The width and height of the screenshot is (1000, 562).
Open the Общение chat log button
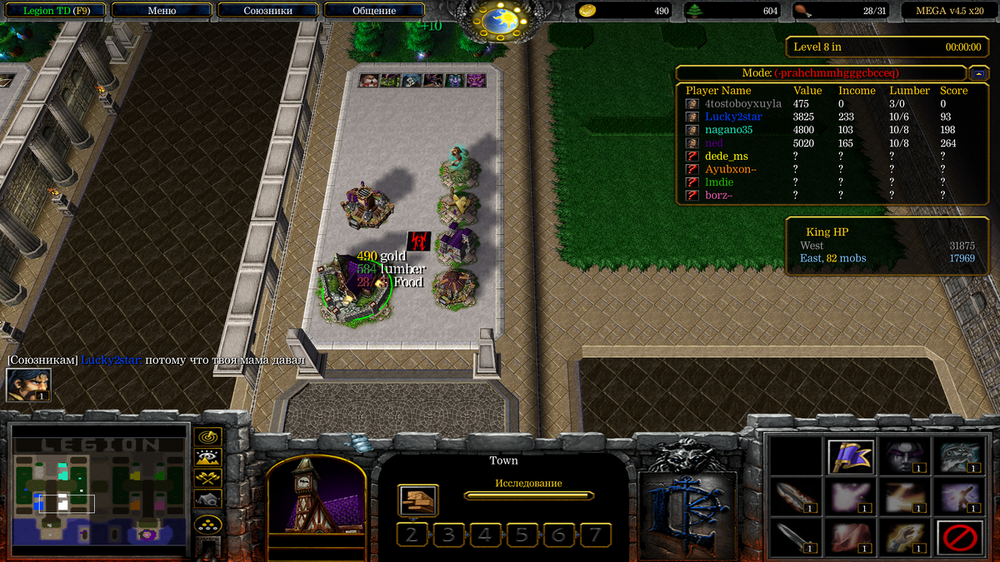click(x=374, y=10)
